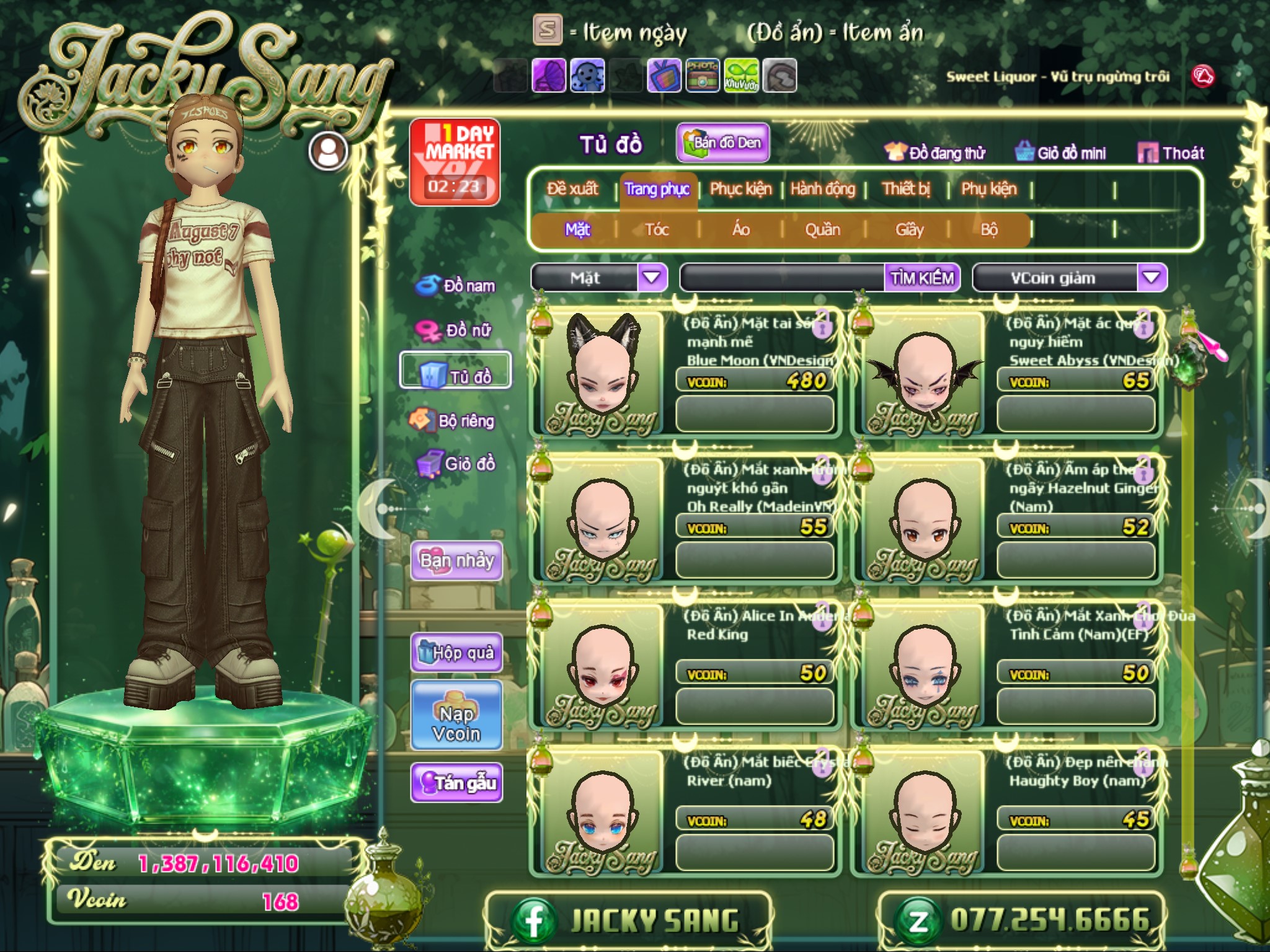Open the 1 Day Market banner
The image size is (1270, 952).
coord(455,162)
